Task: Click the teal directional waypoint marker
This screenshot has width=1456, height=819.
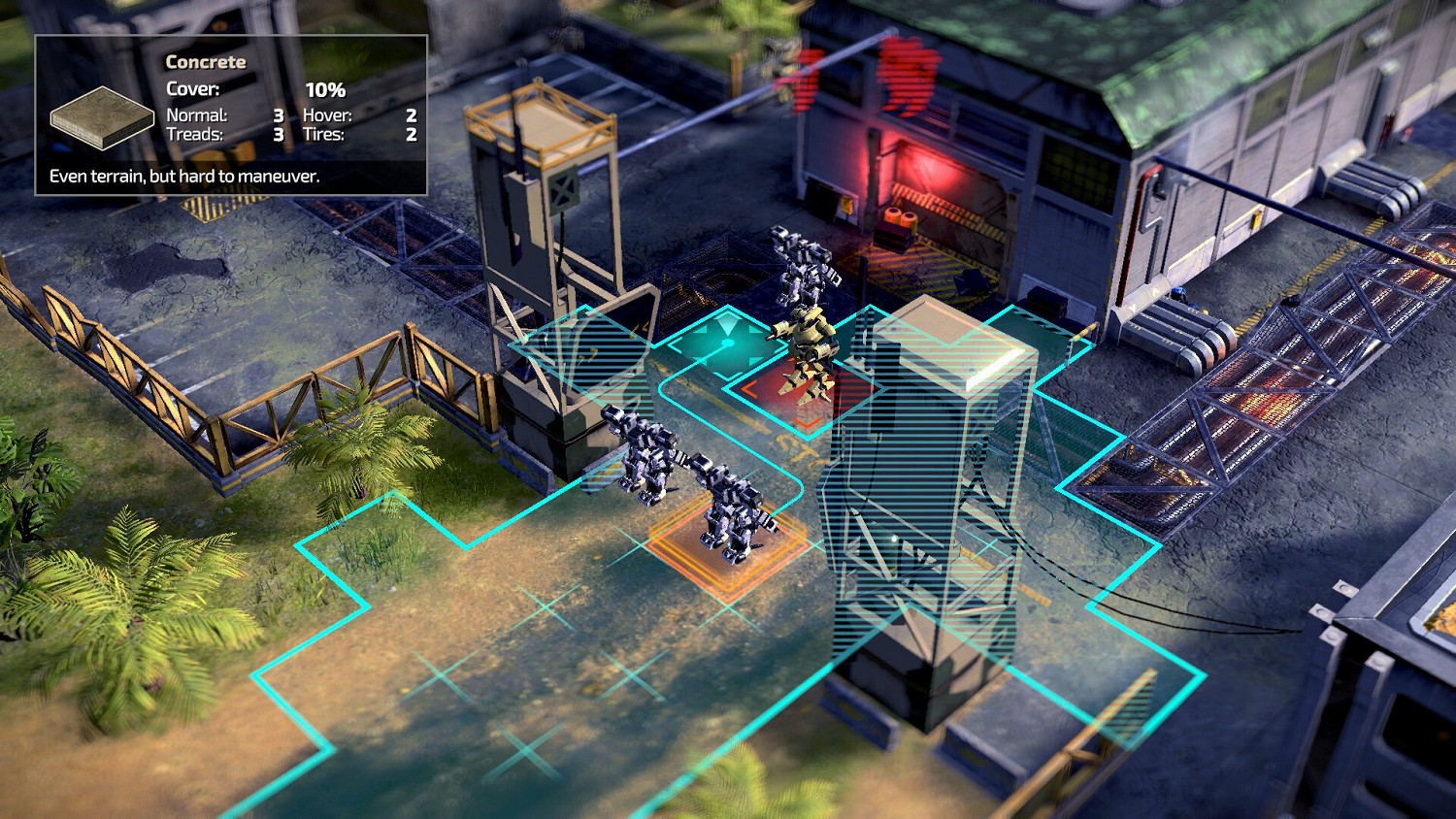Action: [x=728, y=342]
